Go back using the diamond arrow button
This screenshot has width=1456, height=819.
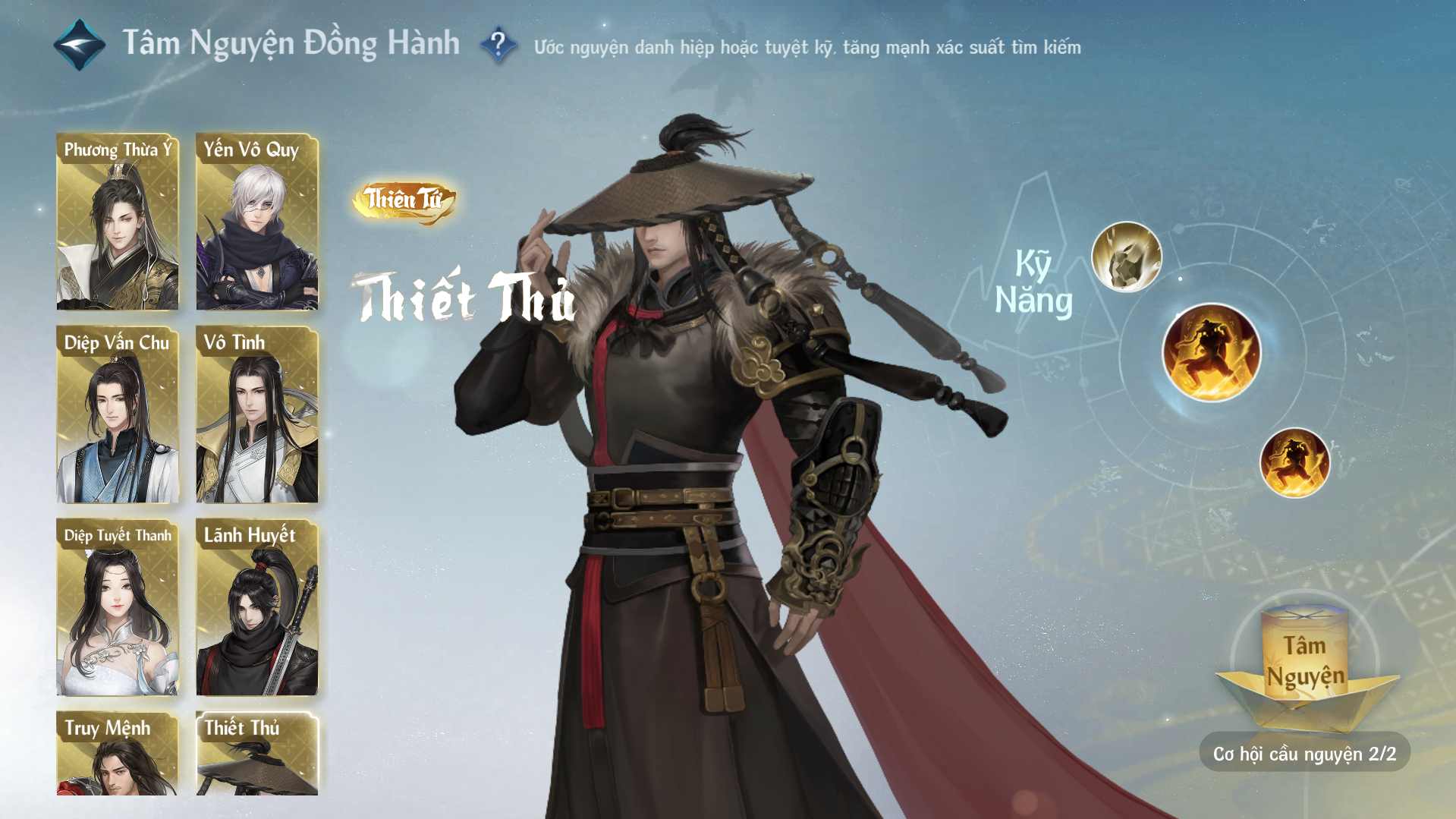[x=79, y=45]
